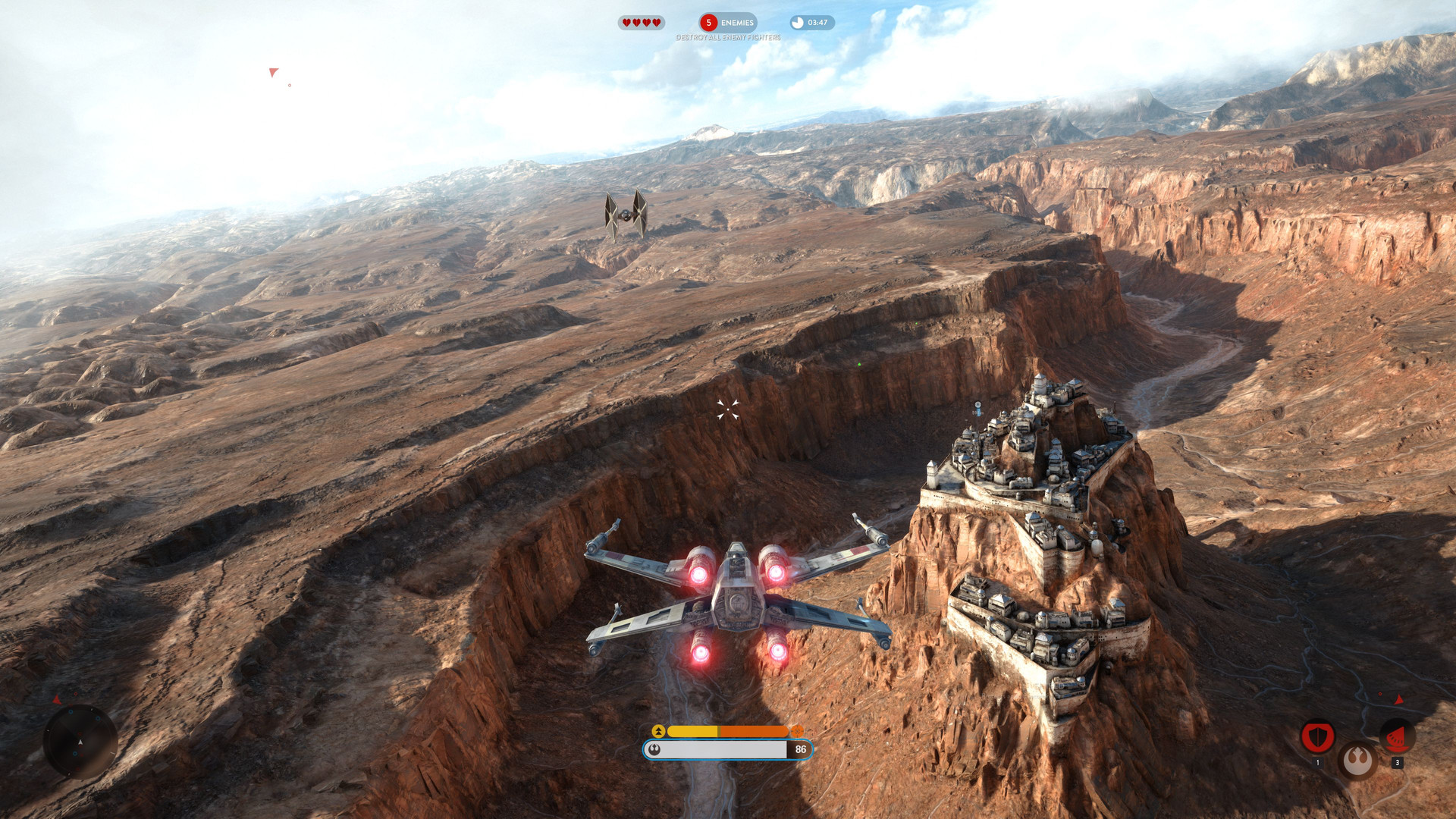Activate the red ability icon labeled 3
The height and width of the screenshot is (819, 1456).
click(x=1397, y=736)
